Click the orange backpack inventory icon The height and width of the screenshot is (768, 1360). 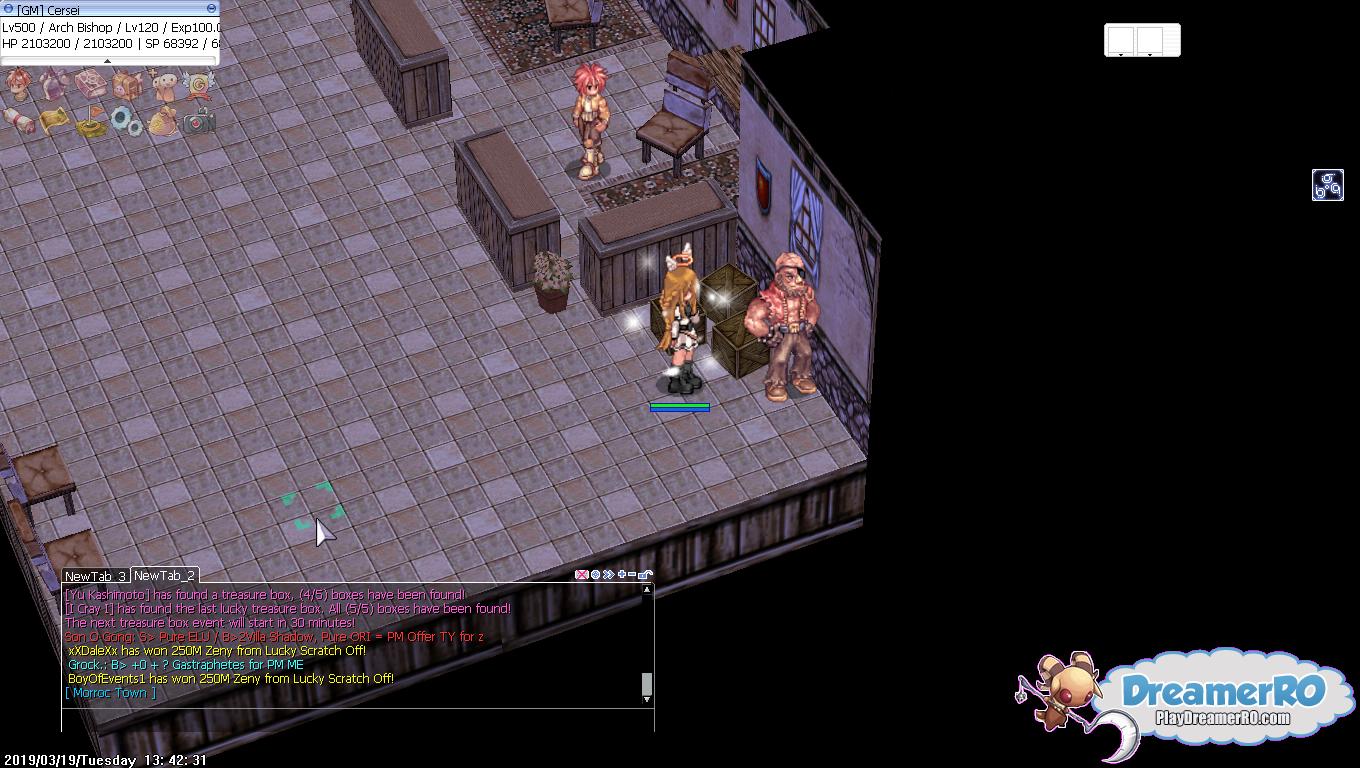[x=127, y=85]
